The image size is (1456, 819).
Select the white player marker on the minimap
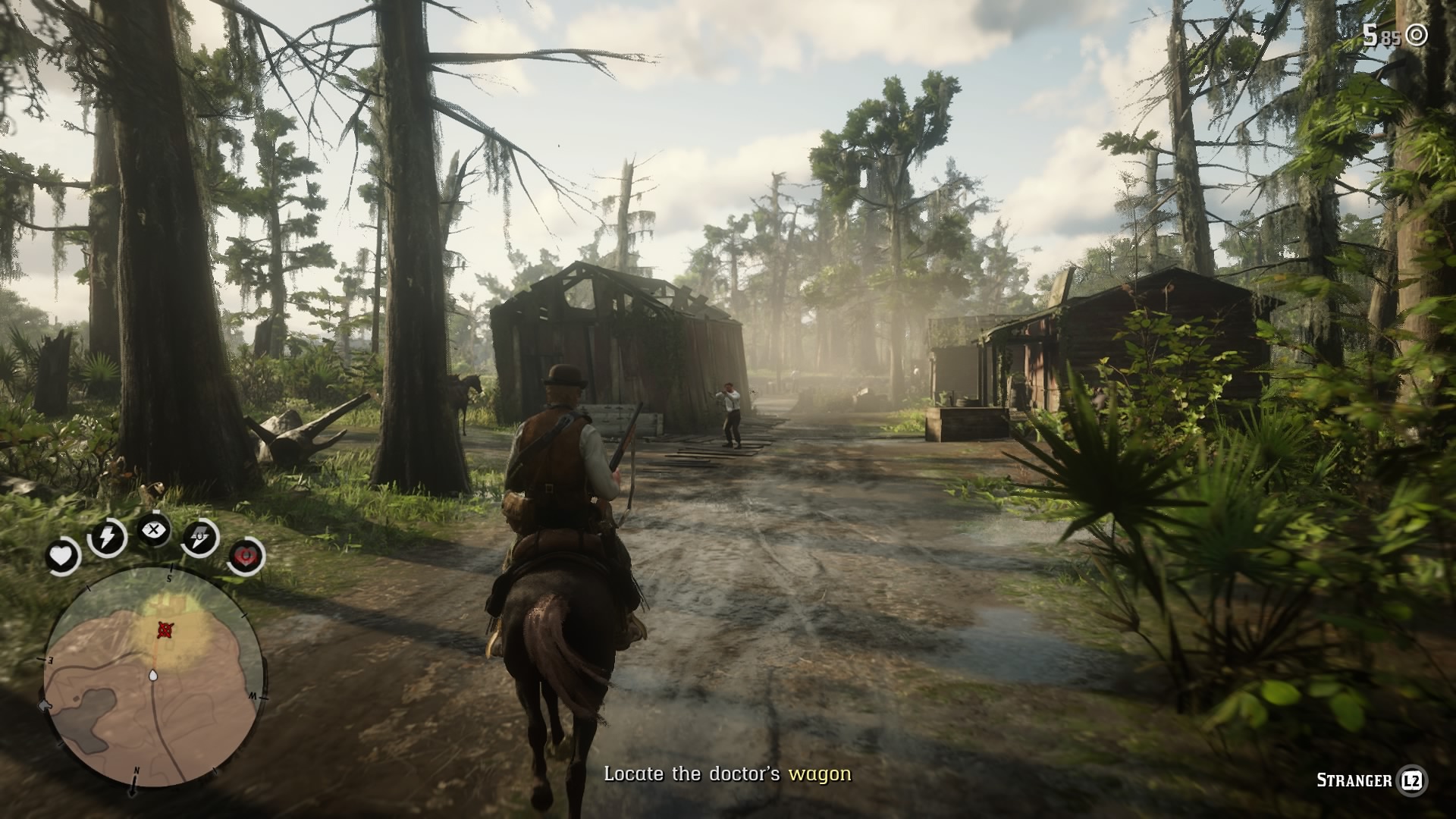coord(154,675)
